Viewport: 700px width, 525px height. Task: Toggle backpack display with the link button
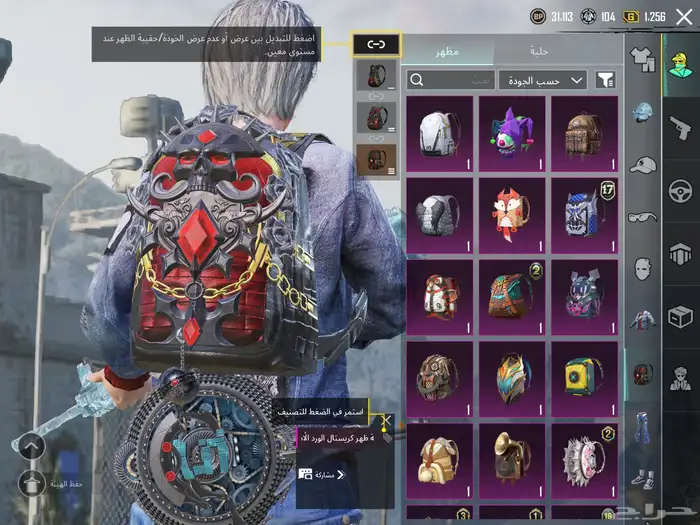(376, 44)
